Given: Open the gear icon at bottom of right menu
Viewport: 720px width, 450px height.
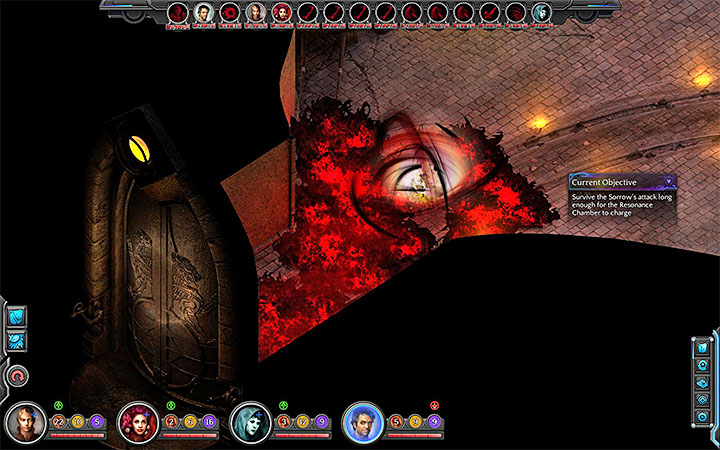Looking at the screenshot, I should (x=704, y=414).
